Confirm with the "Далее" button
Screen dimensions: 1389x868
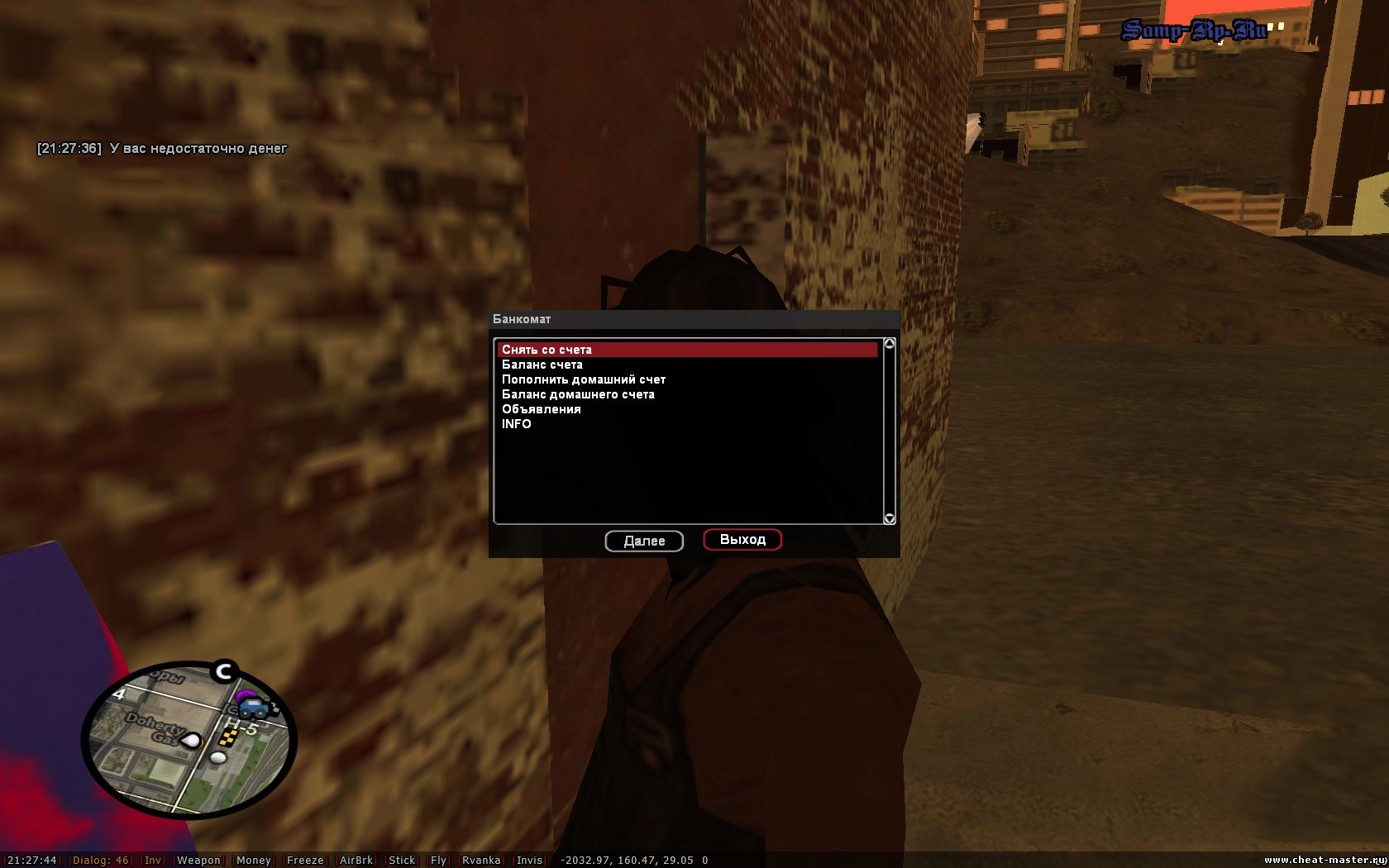coord(644,541)
